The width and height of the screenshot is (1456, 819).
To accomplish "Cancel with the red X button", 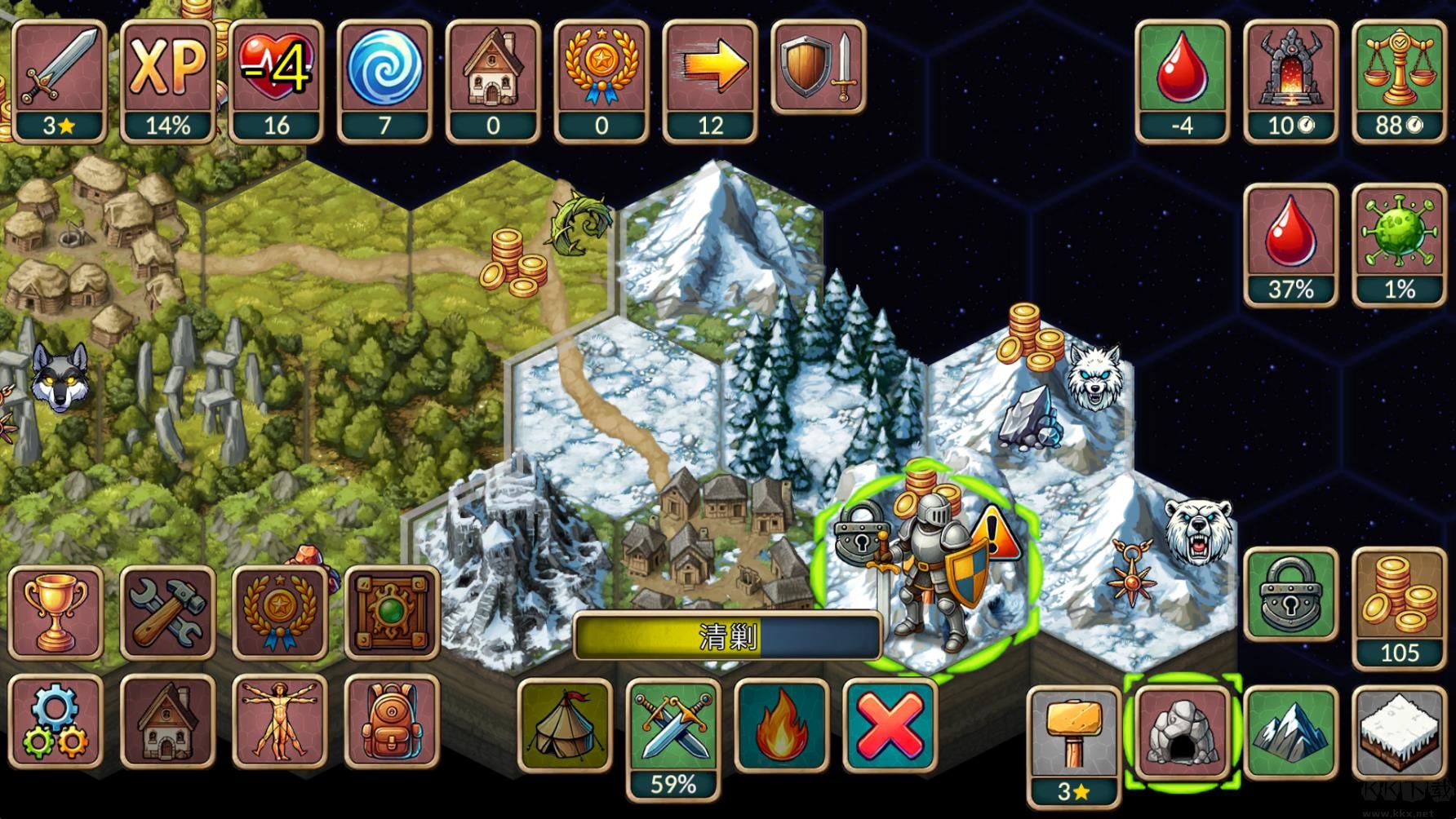I will [890, 724].
